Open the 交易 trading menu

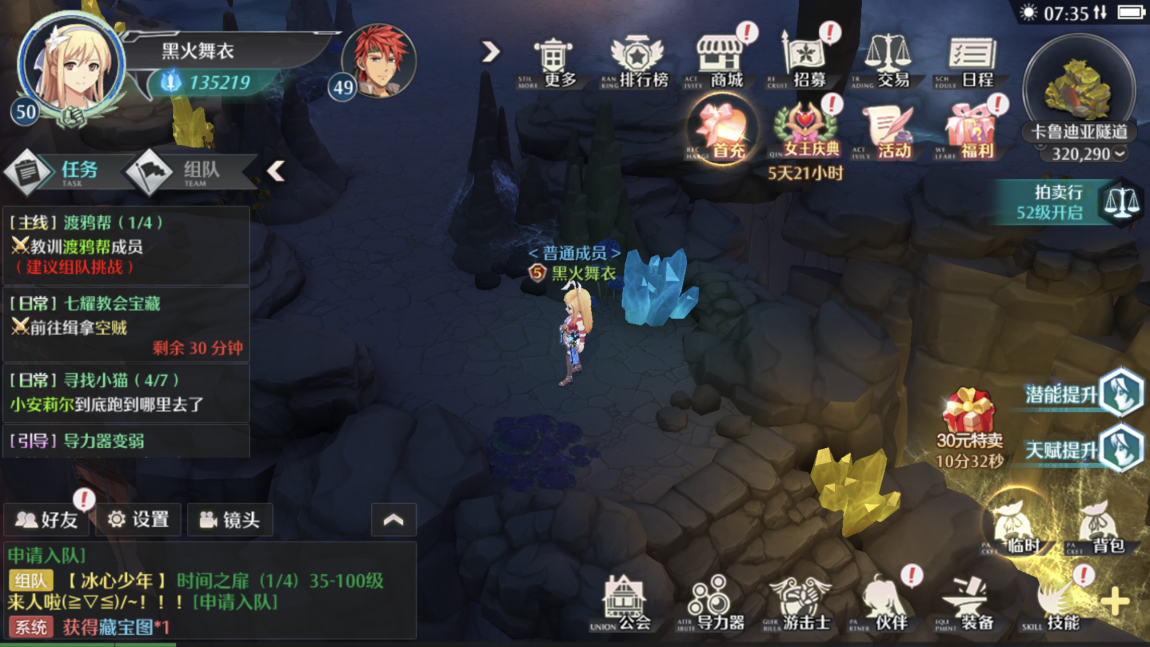[889, 62]
